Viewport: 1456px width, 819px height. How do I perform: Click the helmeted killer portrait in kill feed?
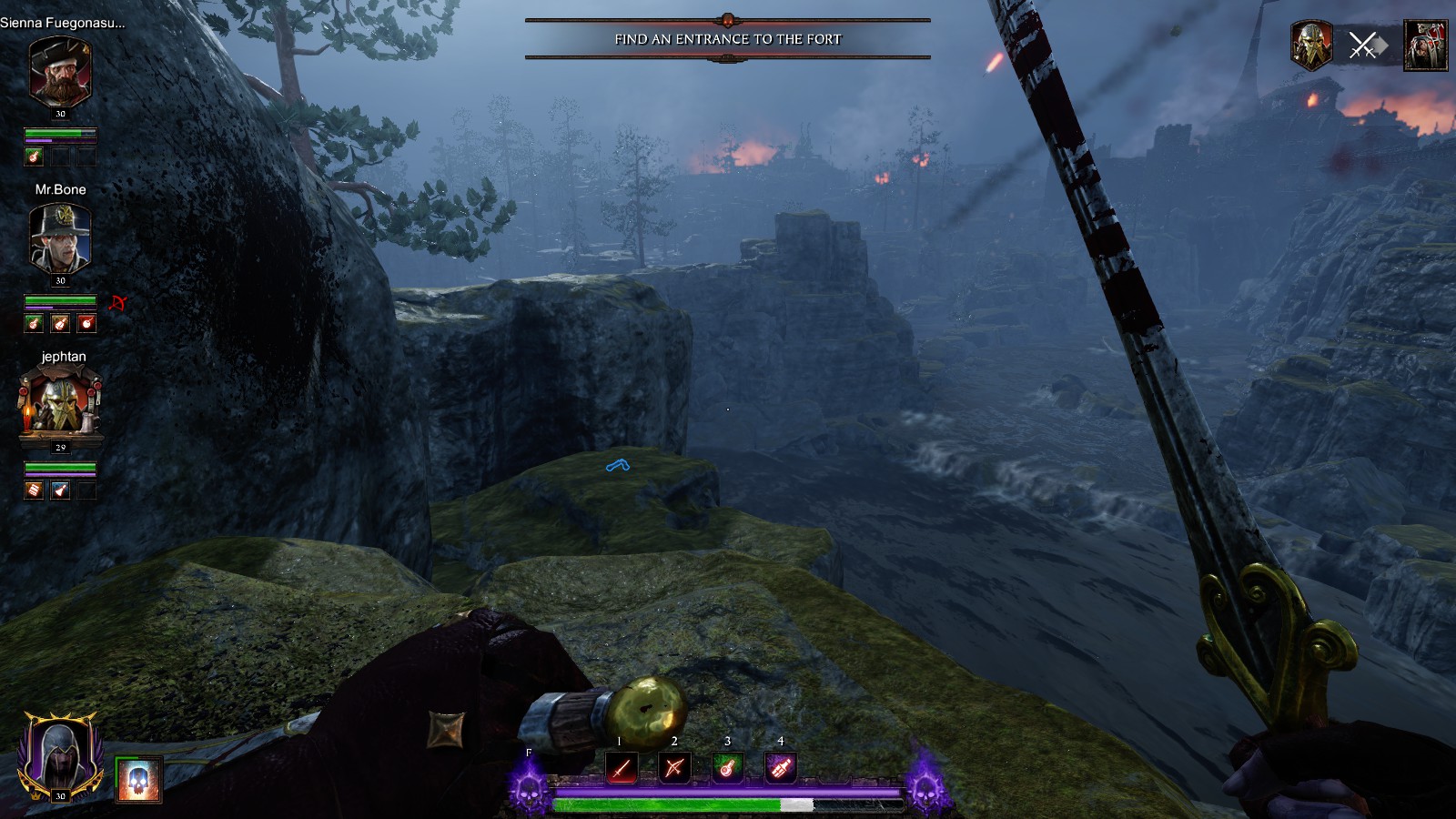(x=1311, y=45)
